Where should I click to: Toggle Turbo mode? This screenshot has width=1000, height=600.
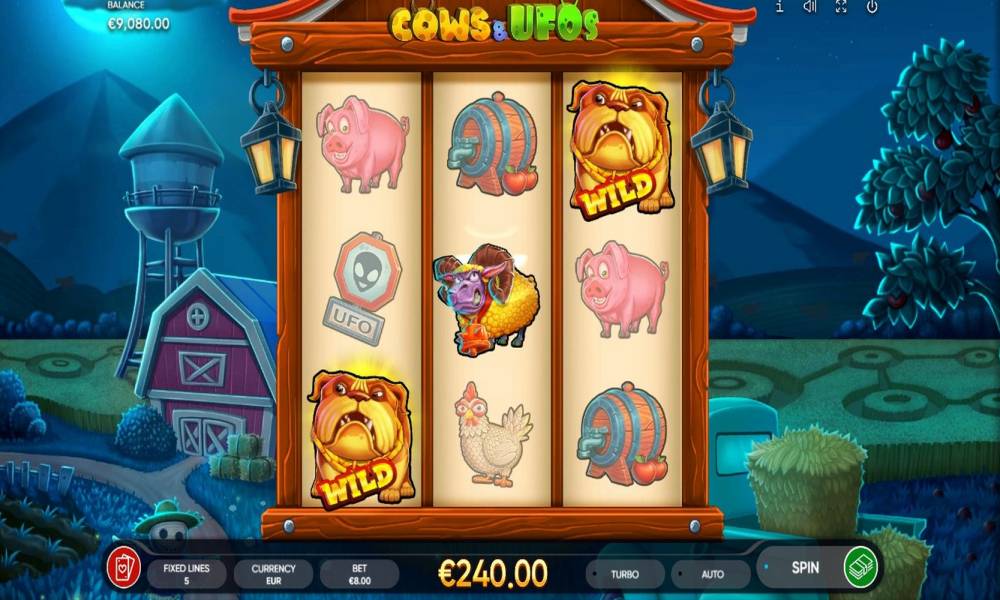[x=625, y=575]
